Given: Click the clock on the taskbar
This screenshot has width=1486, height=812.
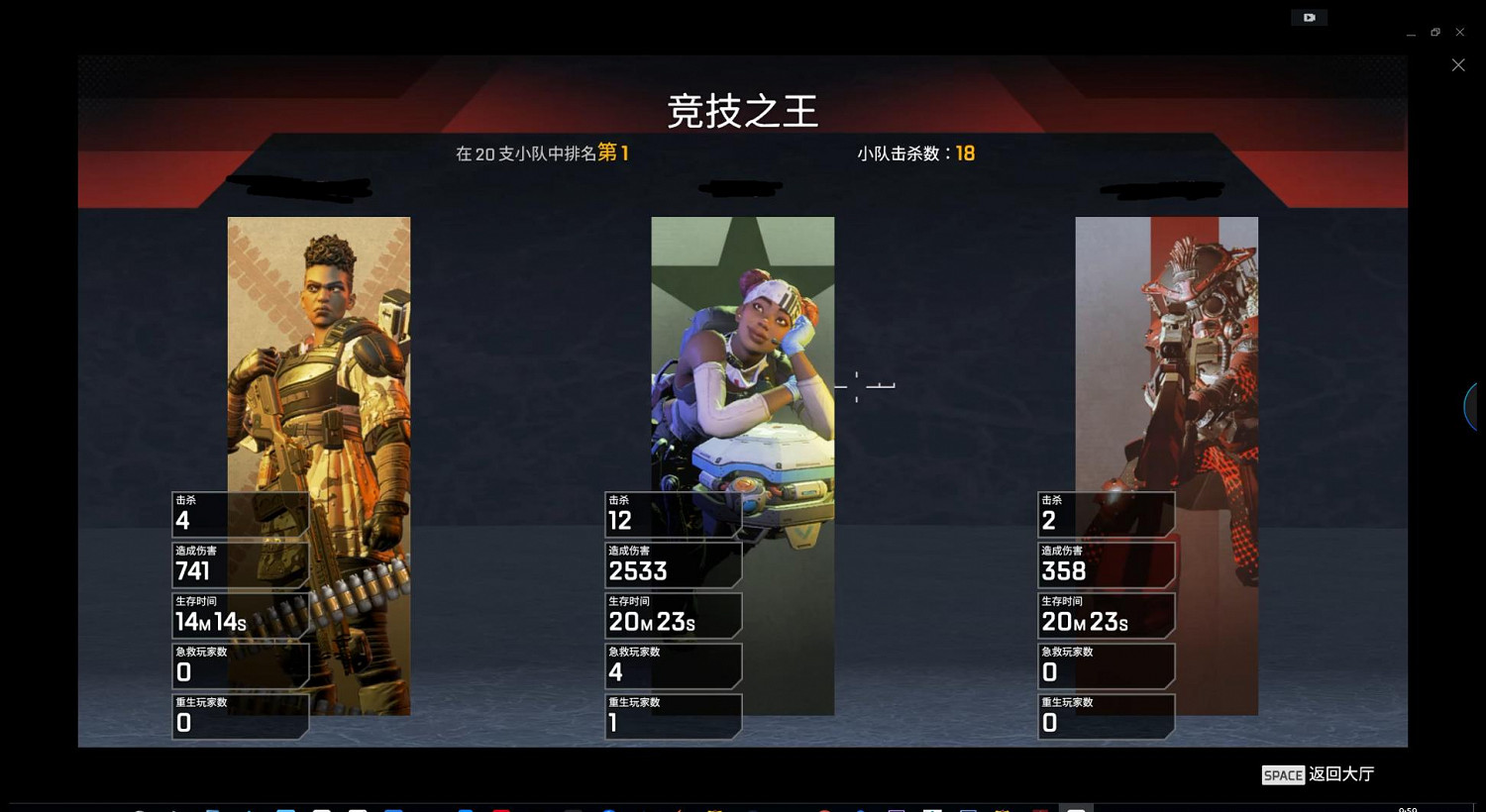Looking at the screenshot, I should (1409, 807).
